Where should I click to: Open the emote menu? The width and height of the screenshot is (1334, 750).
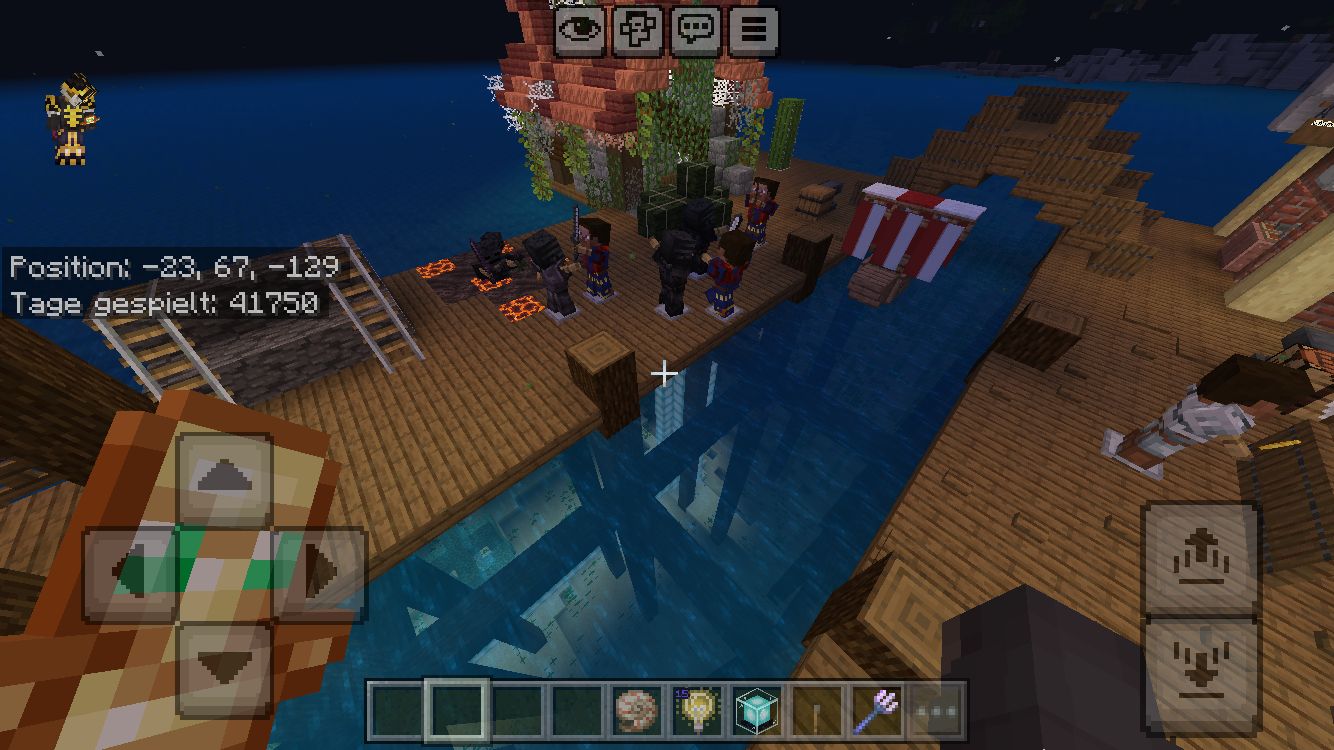[638, 30]
